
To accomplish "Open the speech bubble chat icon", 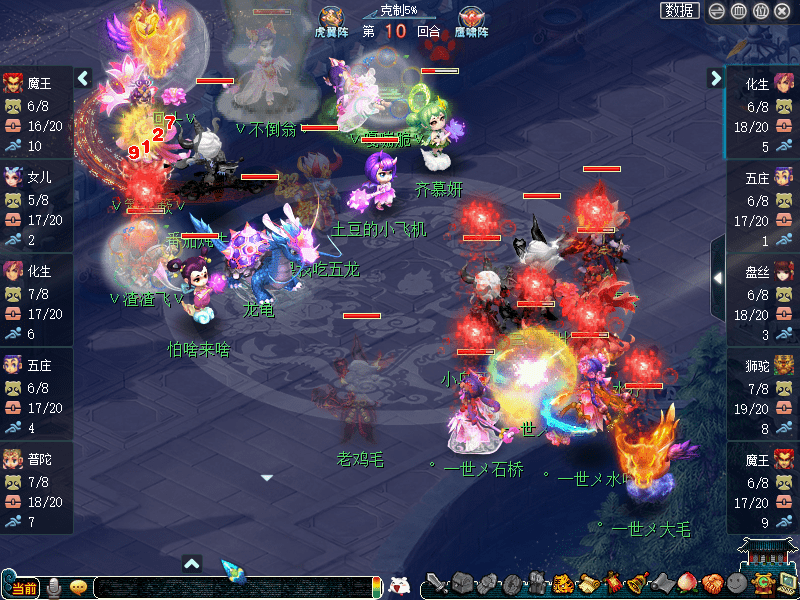I will coord(78,587).
